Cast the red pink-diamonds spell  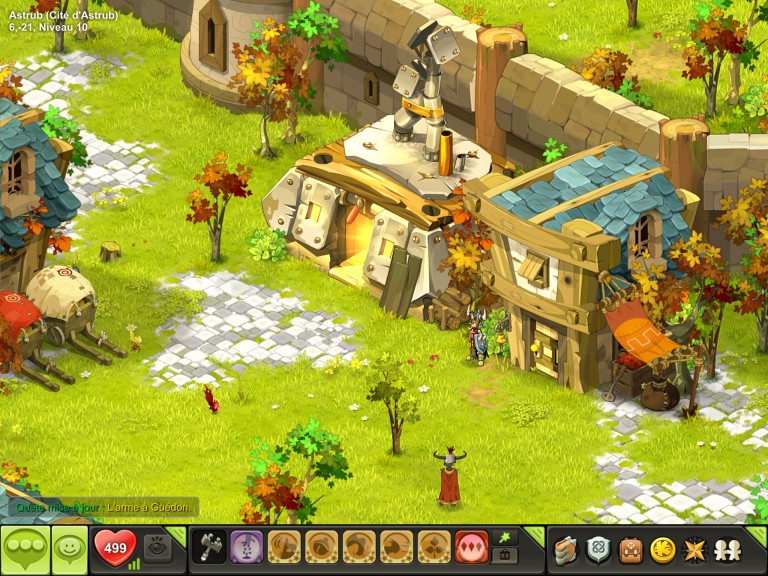(x=471, y=547)
